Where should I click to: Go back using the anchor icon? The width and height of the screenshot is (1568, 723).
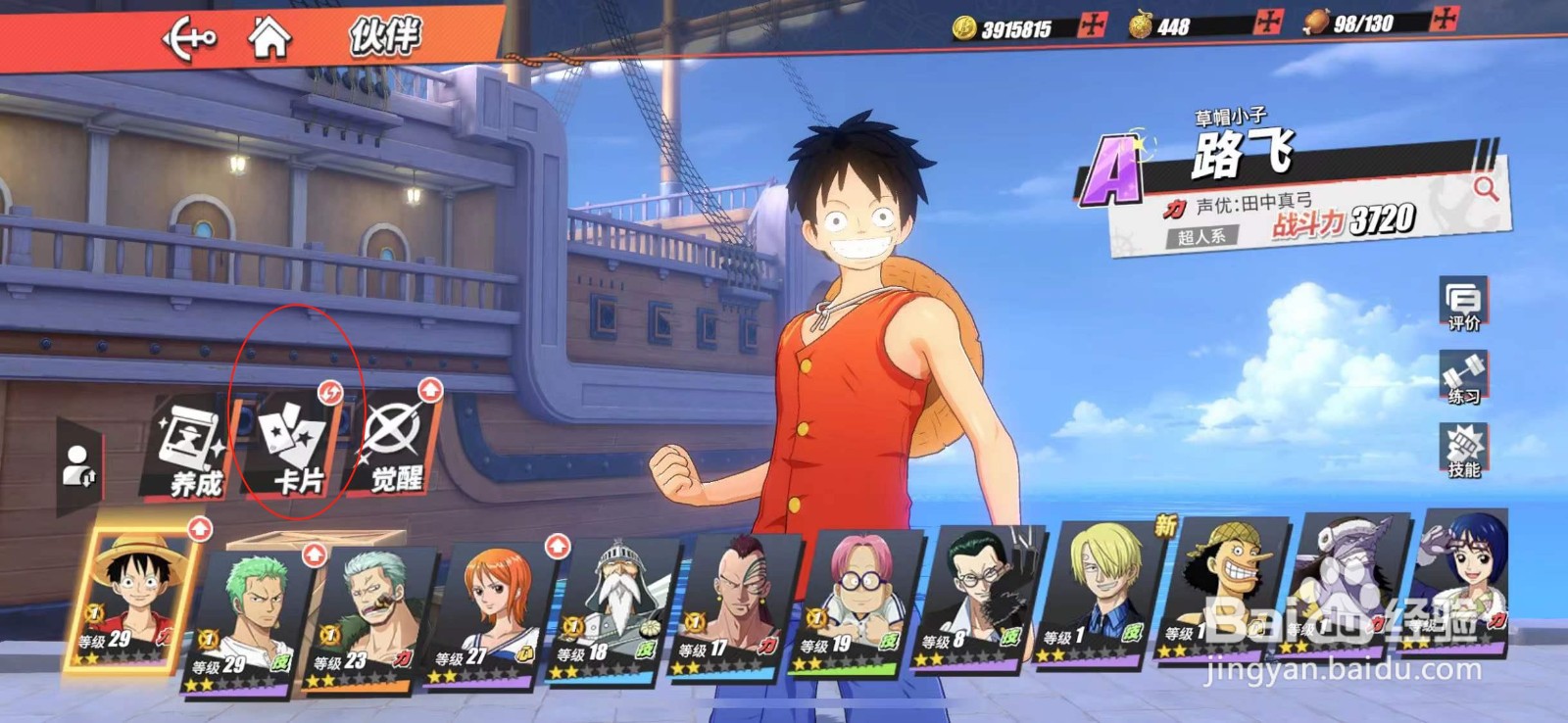coord(188,40)
